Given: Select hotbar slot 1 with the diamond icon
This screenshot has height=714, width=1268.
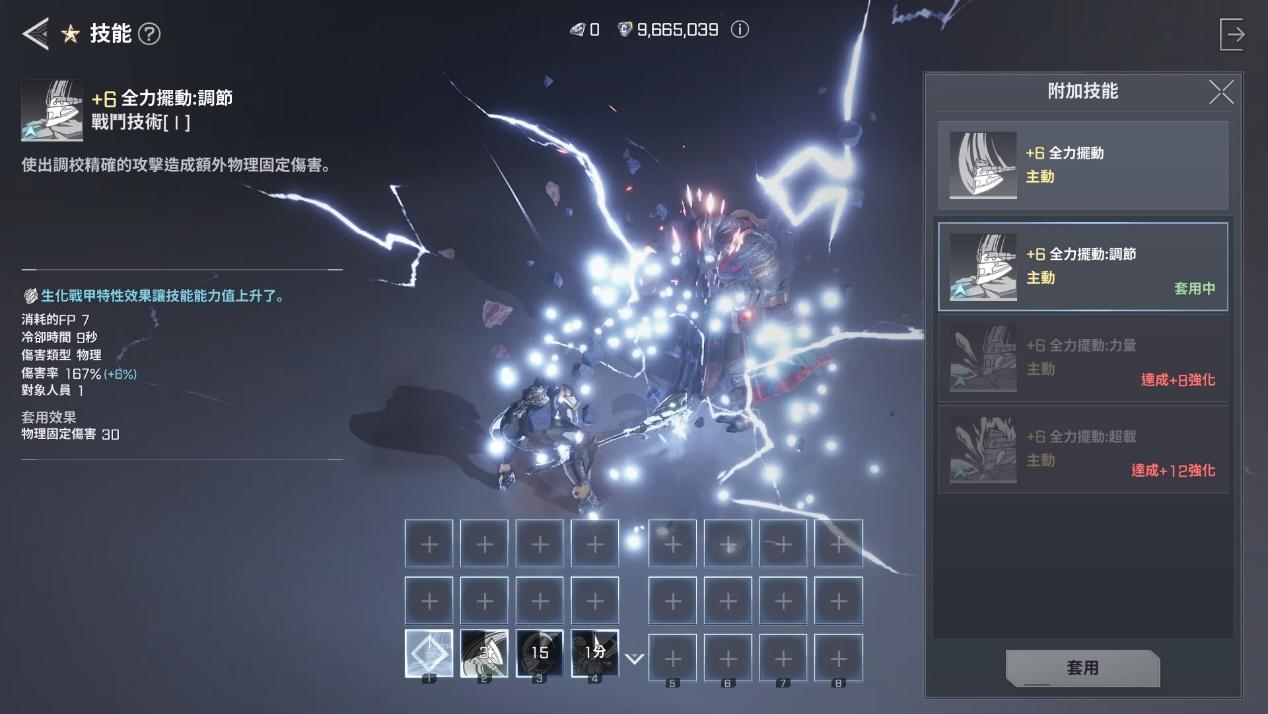Looking at the screenshot, I should click(x=429, y=654).
